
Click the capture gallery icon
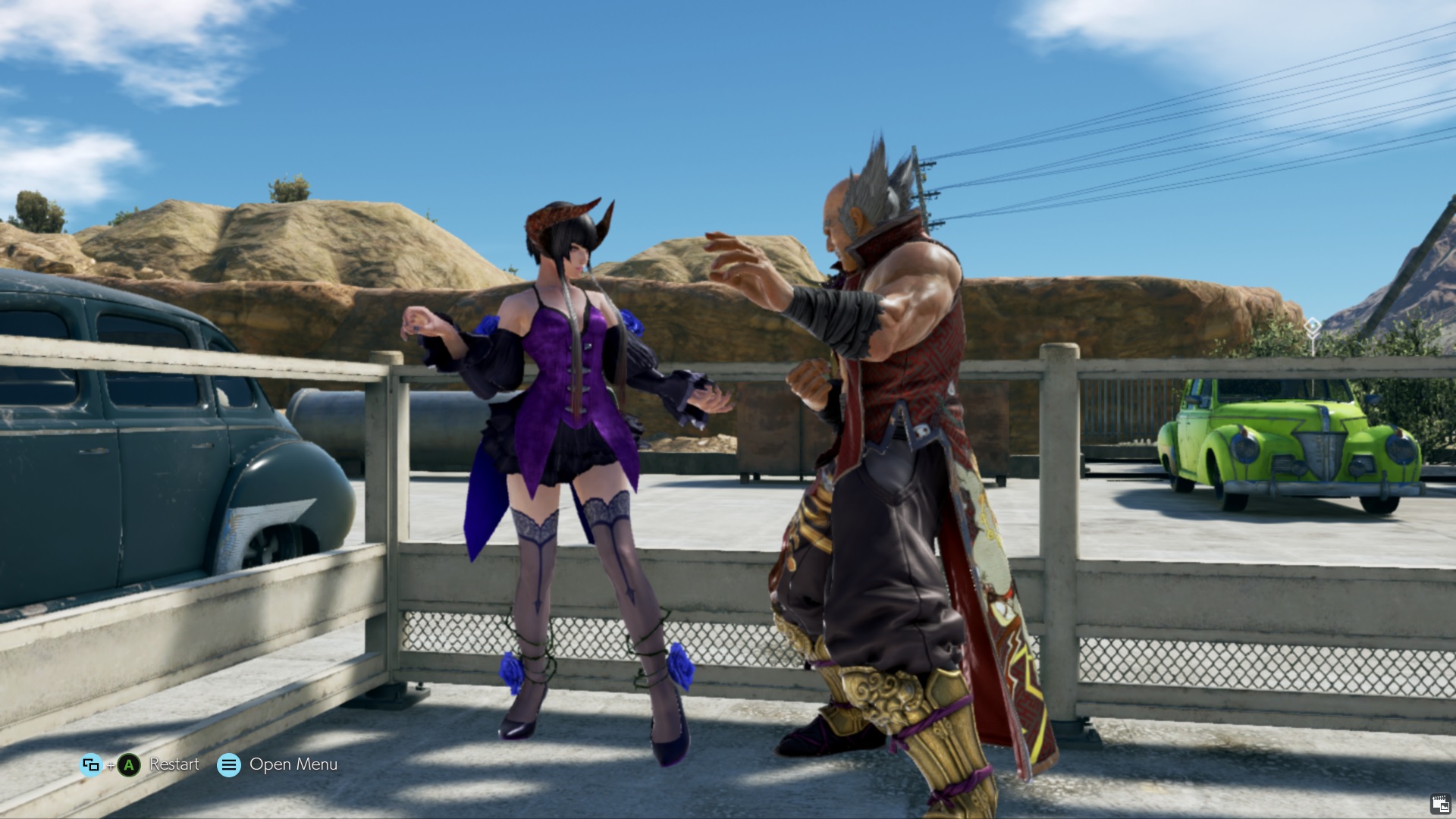click(1440, 804)
